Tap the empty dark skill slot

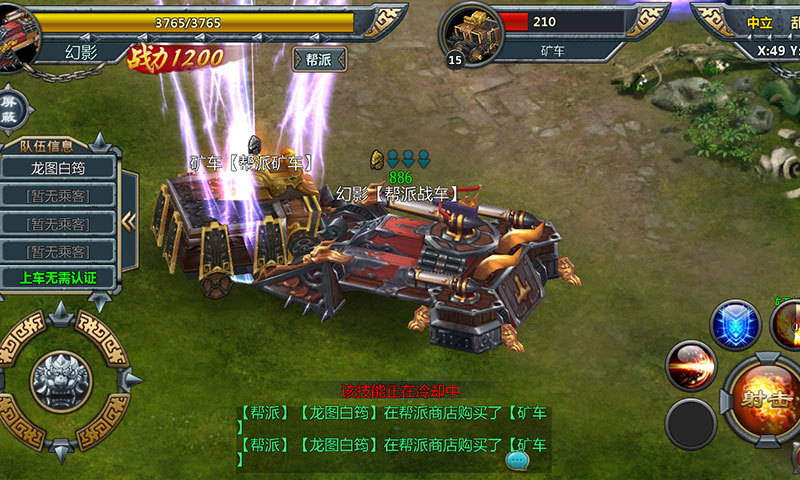(691, 424)
